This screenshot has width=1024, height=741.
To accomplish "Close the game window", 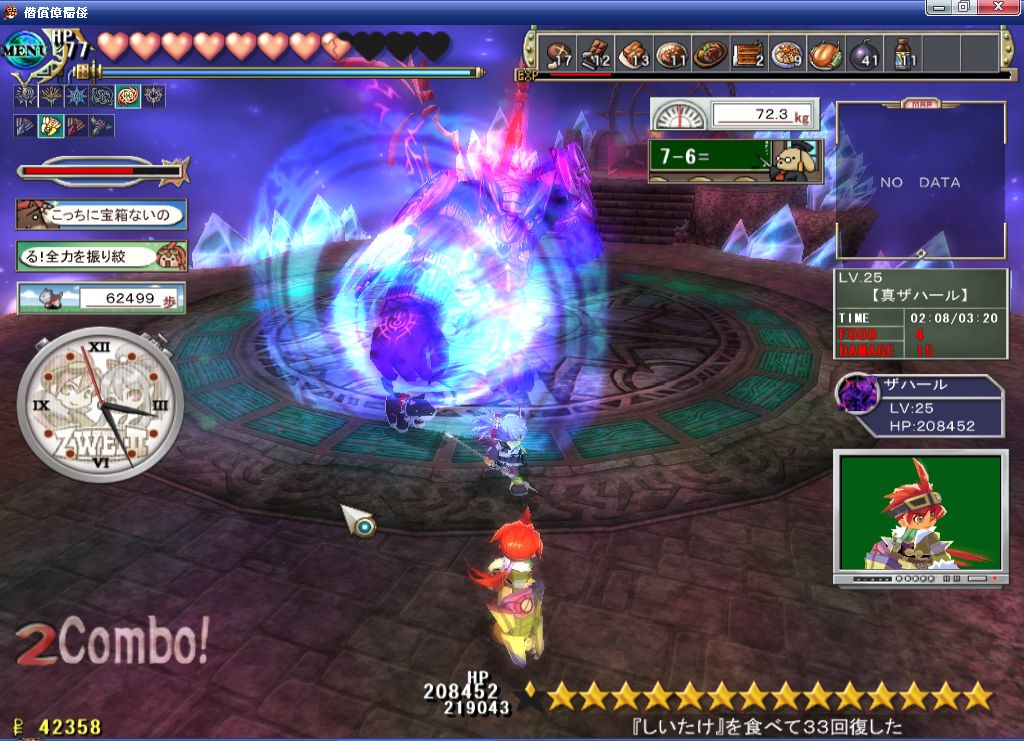I will [1000, 8].
